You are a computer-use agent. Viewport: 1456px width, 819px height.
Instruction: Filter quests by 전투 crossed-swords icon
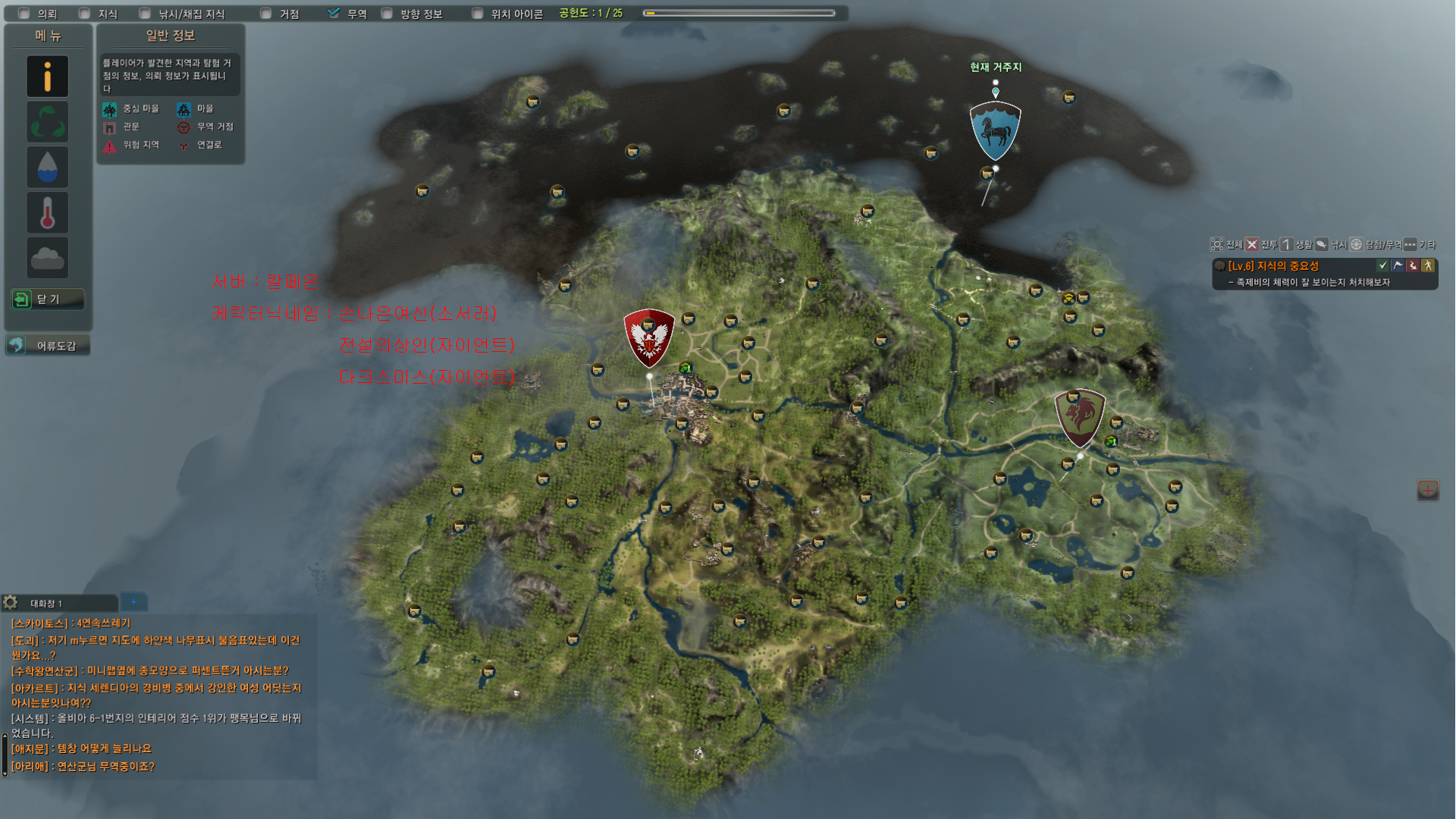[1252, 244]
